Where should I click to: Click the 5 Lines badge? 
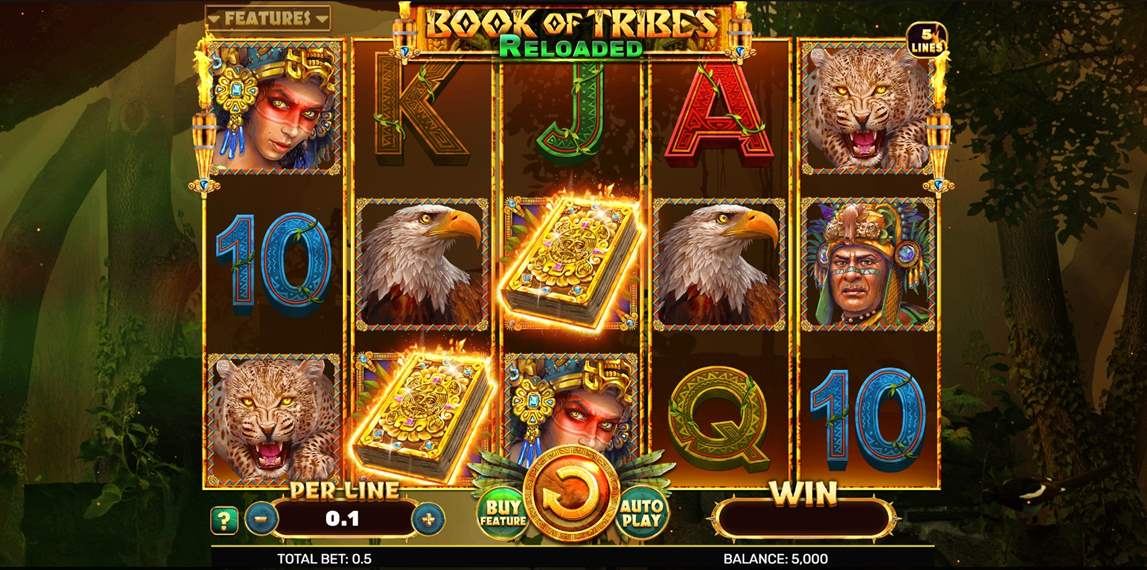click(921, 41)
